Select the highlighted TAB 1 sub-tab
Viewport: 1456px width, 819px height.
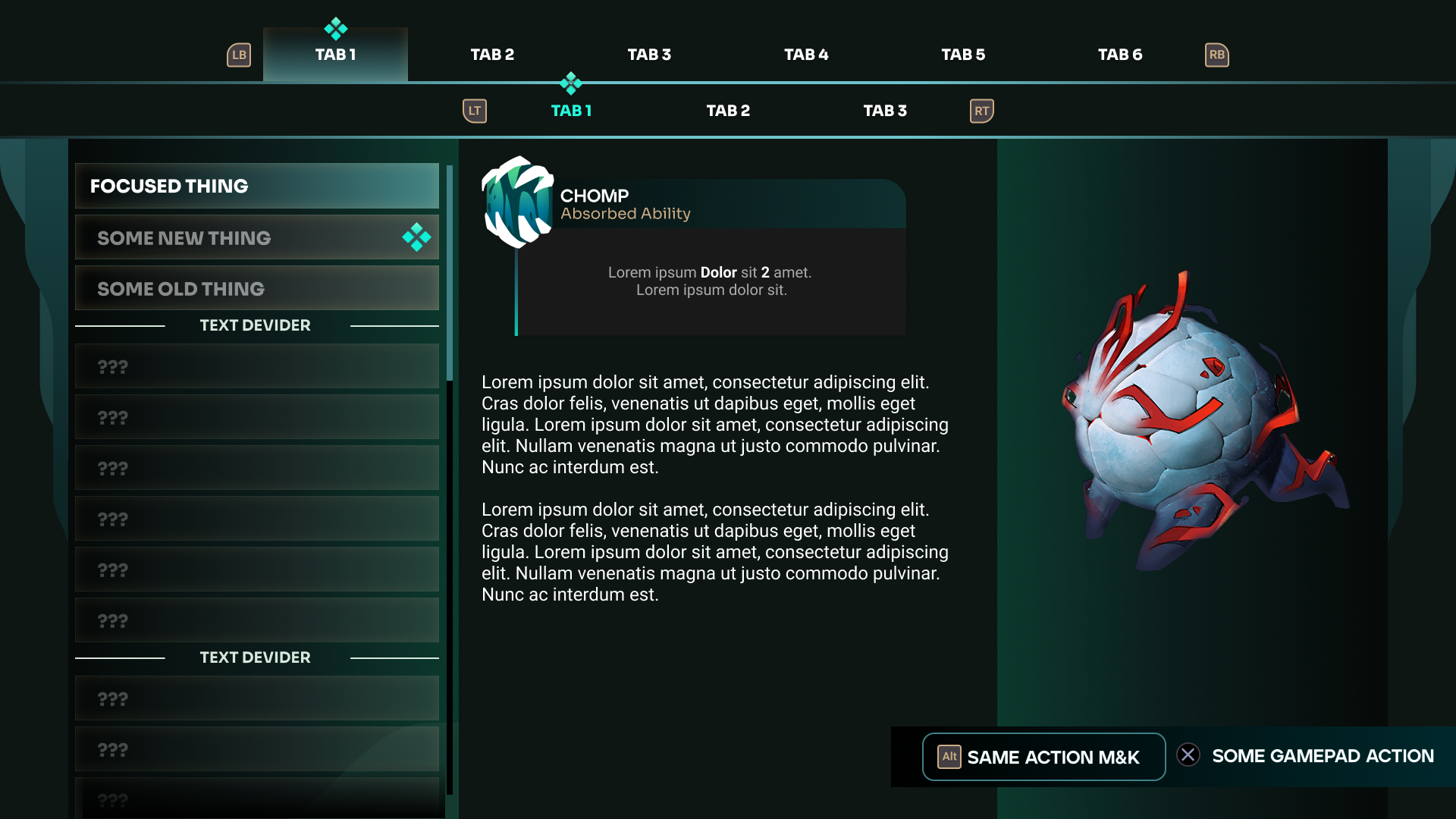(x=571, y=111)
